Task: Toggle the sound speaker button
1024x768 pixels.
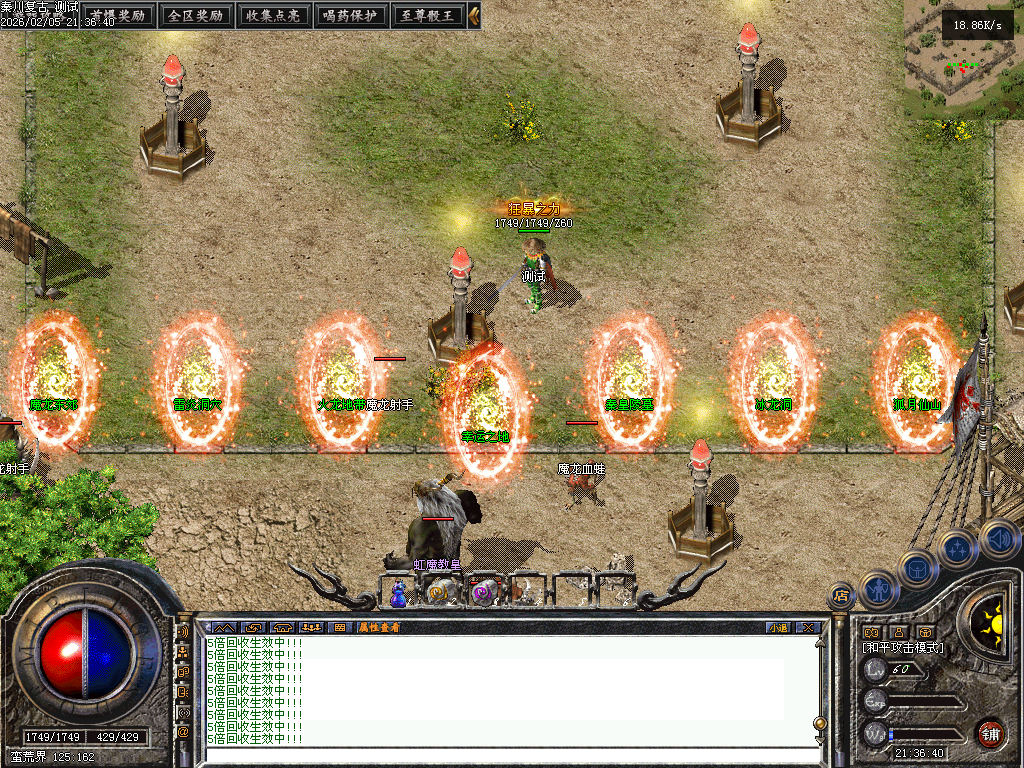Action: click(998, 538)
